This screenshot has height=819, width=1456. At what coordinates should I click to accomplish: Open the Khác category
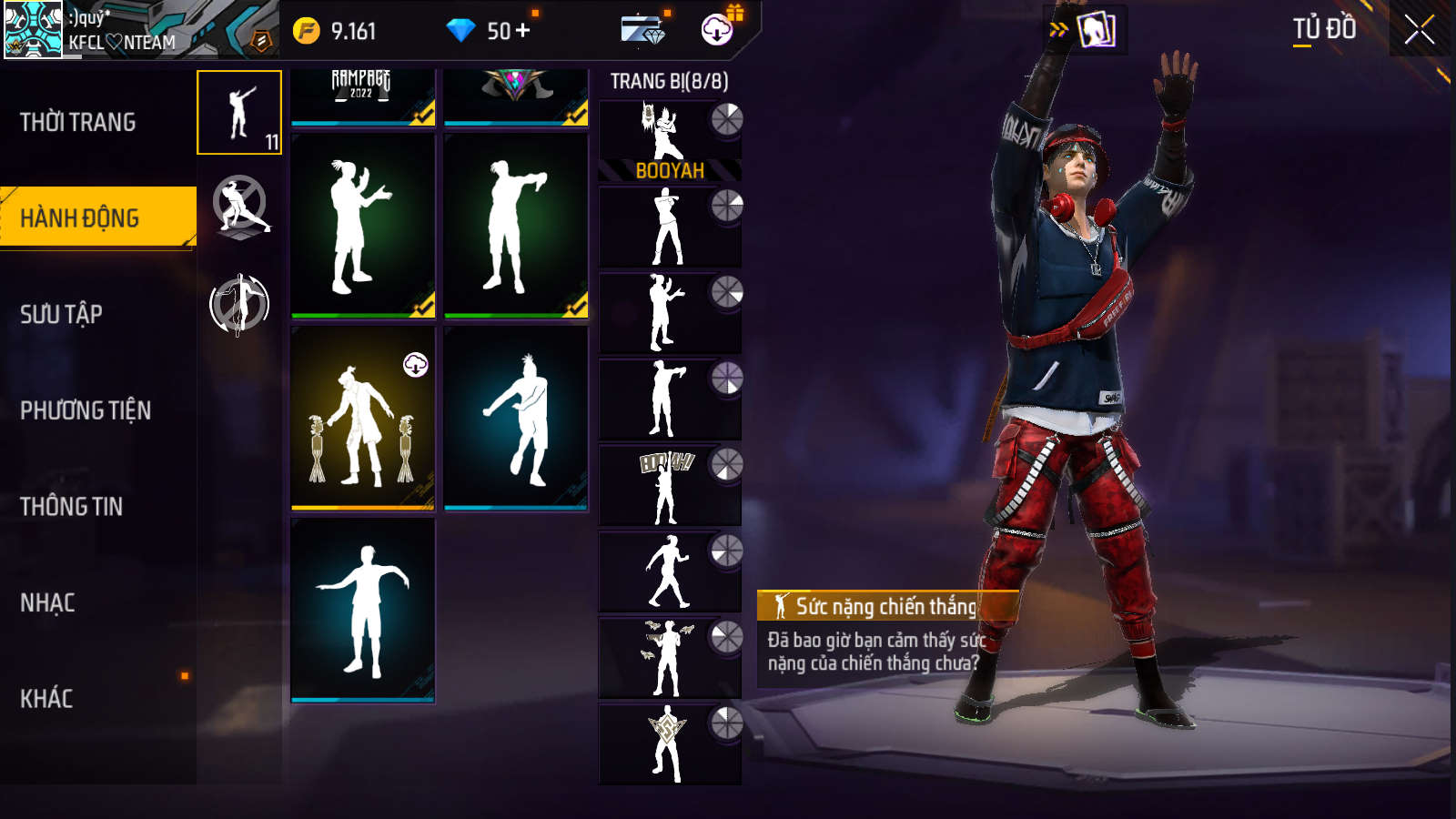(46, 699)
